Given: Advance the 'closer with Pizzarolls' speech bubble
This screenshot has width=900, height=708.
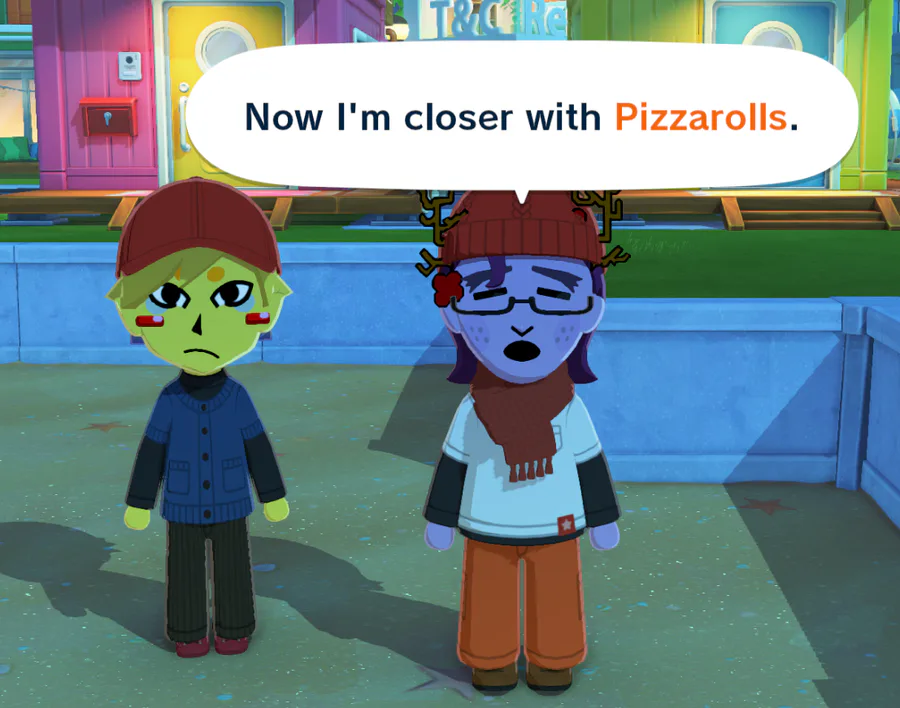Looking at the screenshot, I should (521, 117).
